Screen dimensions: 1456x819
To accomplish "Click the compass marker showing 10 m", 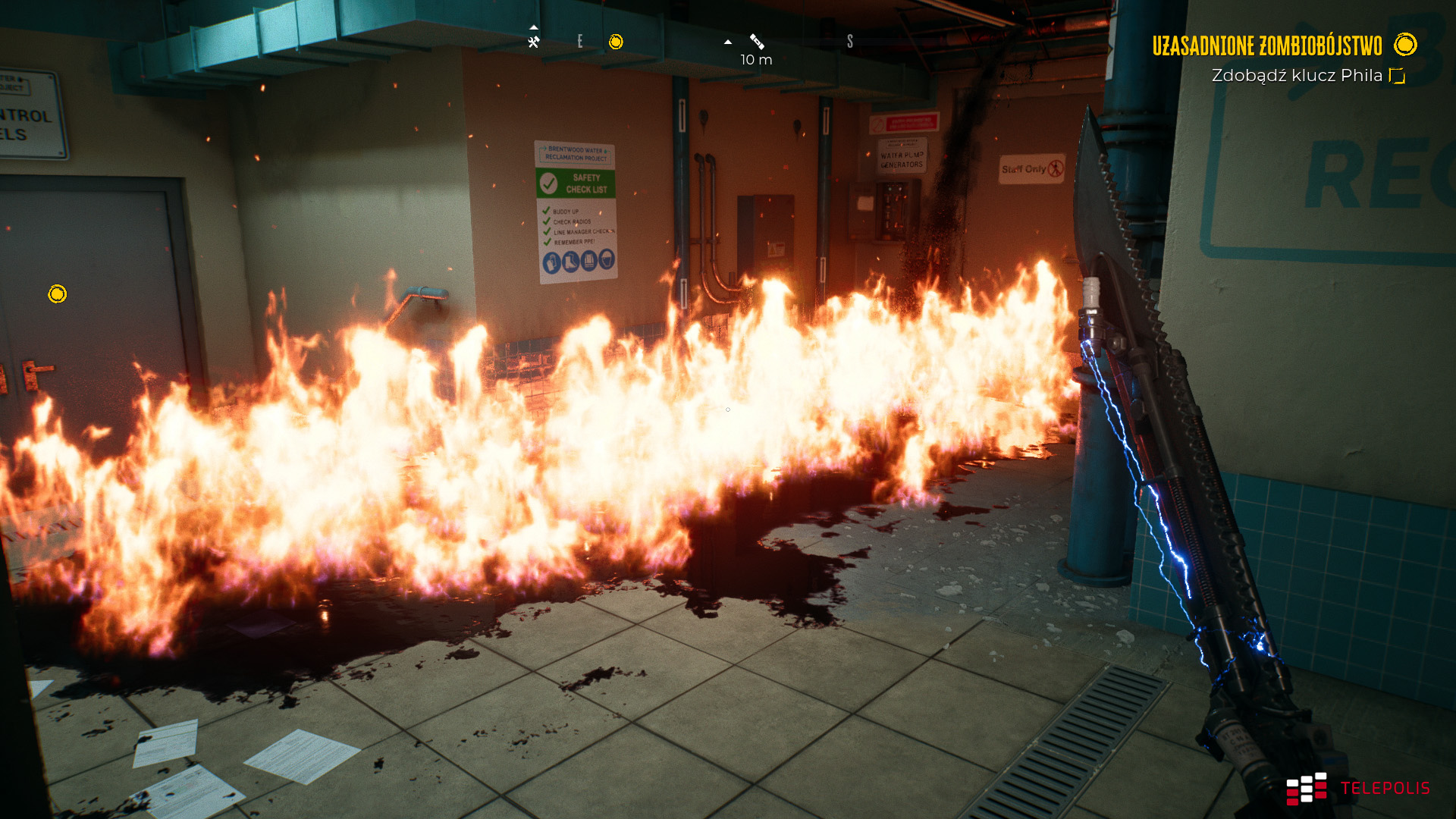I will pyautogui.click(x=757, y=42).
